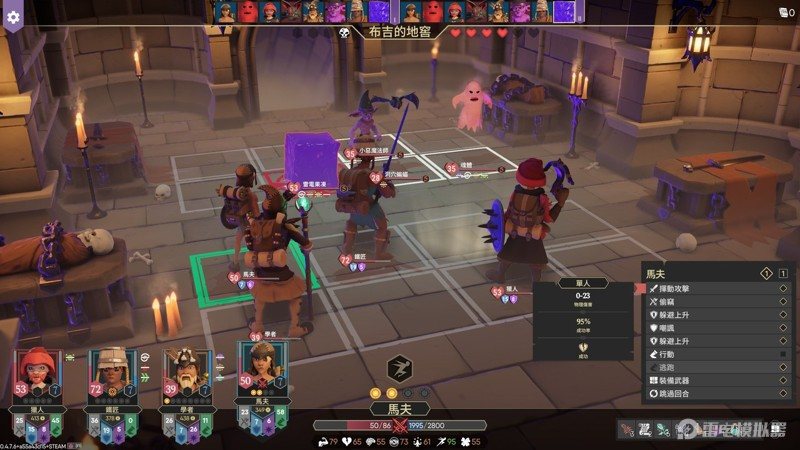Screen dimensions: 800x450
Task: Open the chat bubble icon
Action: pos(780,12)
